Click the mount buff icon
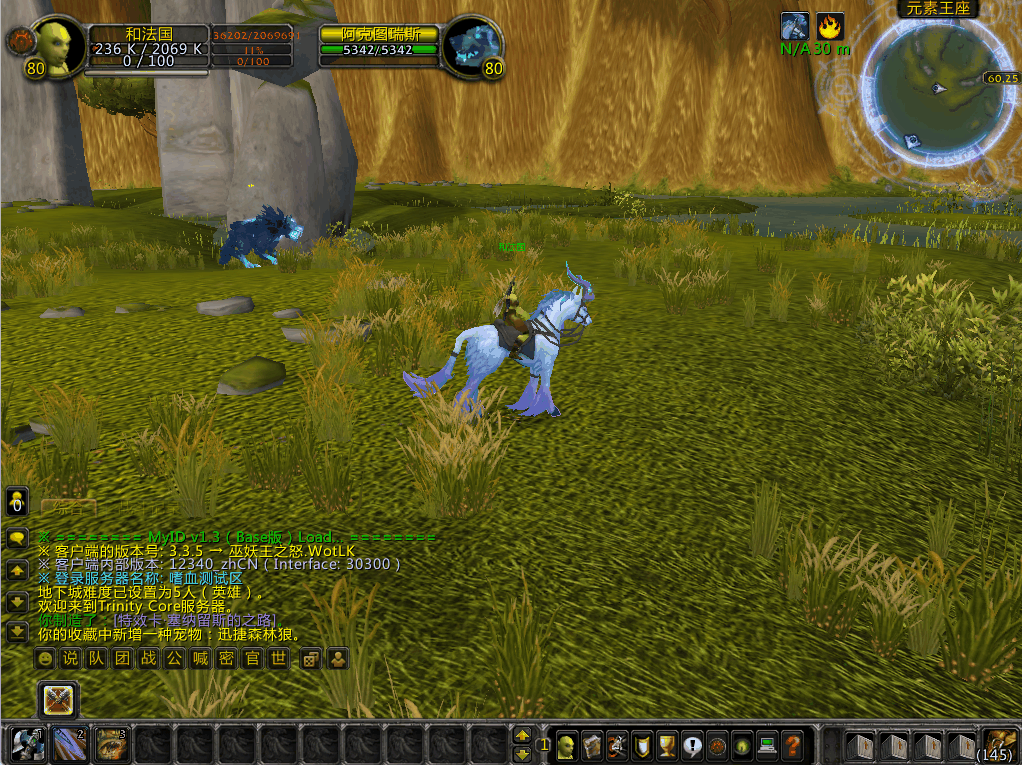This screenshot has width=1022, height=765. [x=795, y=26]
